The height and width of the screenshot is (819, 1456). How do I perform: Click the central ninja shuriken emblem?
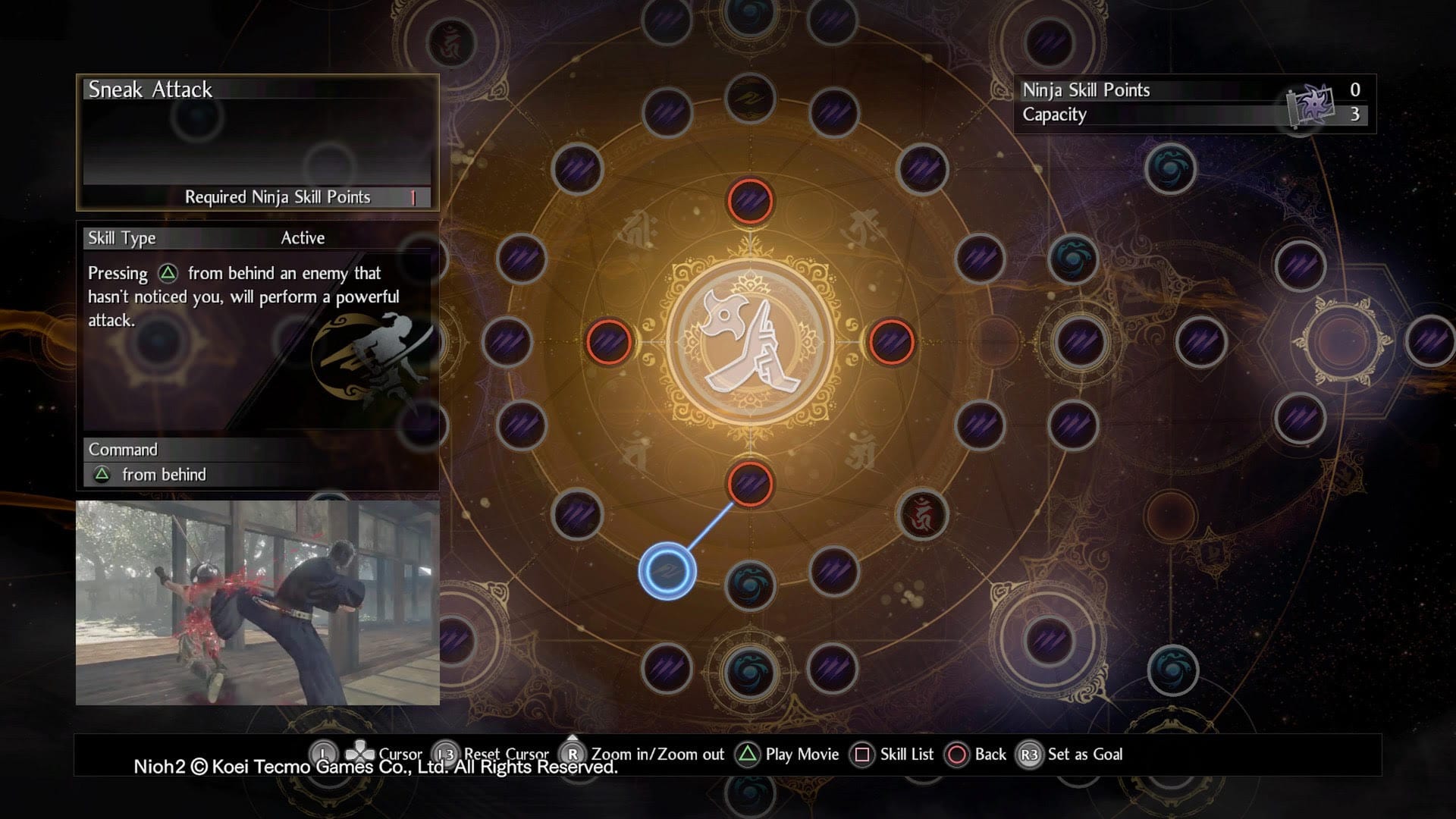click(750, 343)
